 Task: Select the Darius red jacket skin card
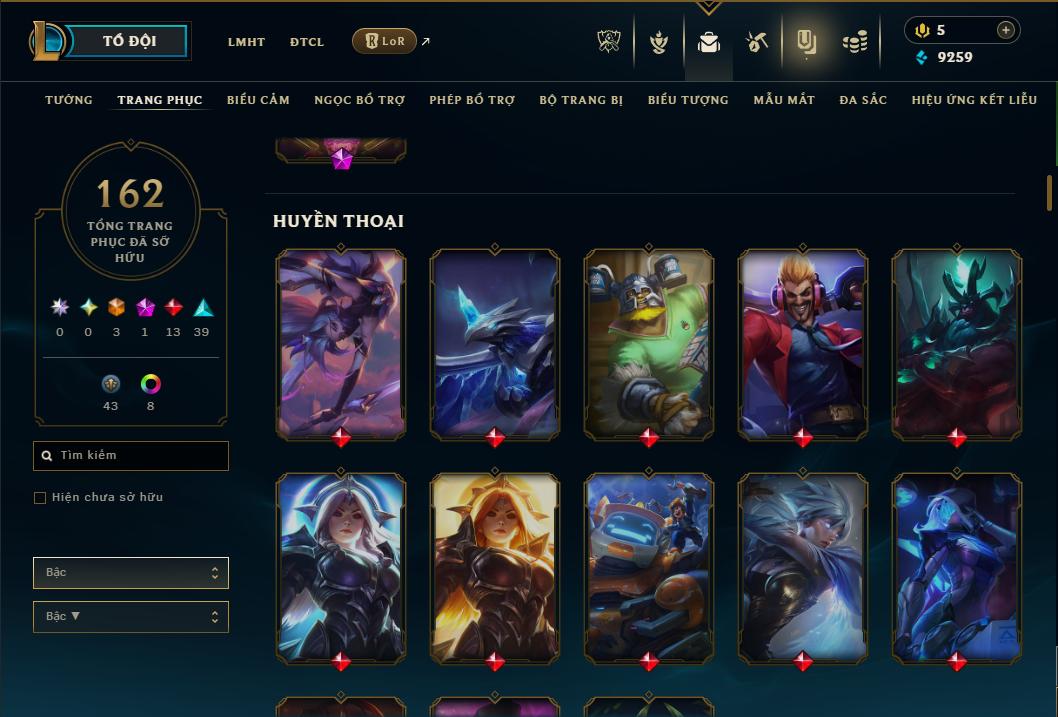click(x=803, y=343)
